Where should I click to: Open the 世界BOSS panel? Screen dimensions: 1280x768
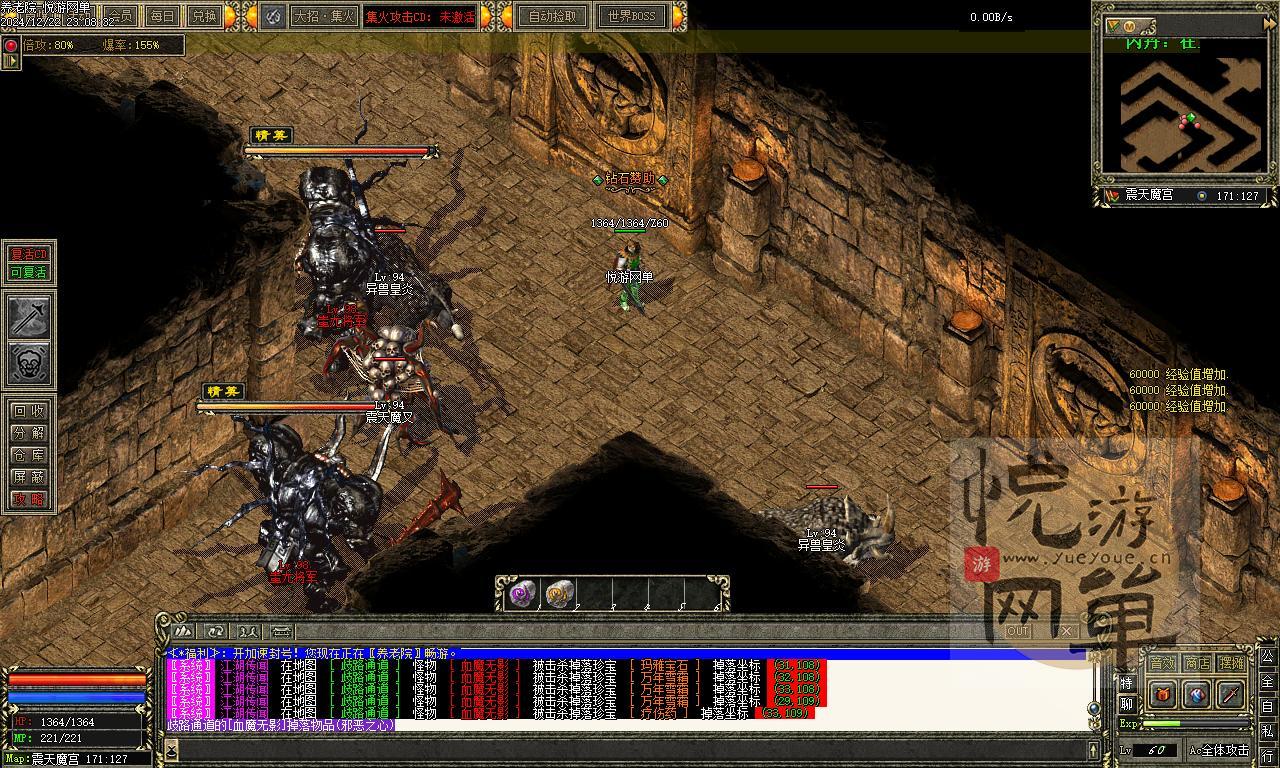(x=632, y=16)
